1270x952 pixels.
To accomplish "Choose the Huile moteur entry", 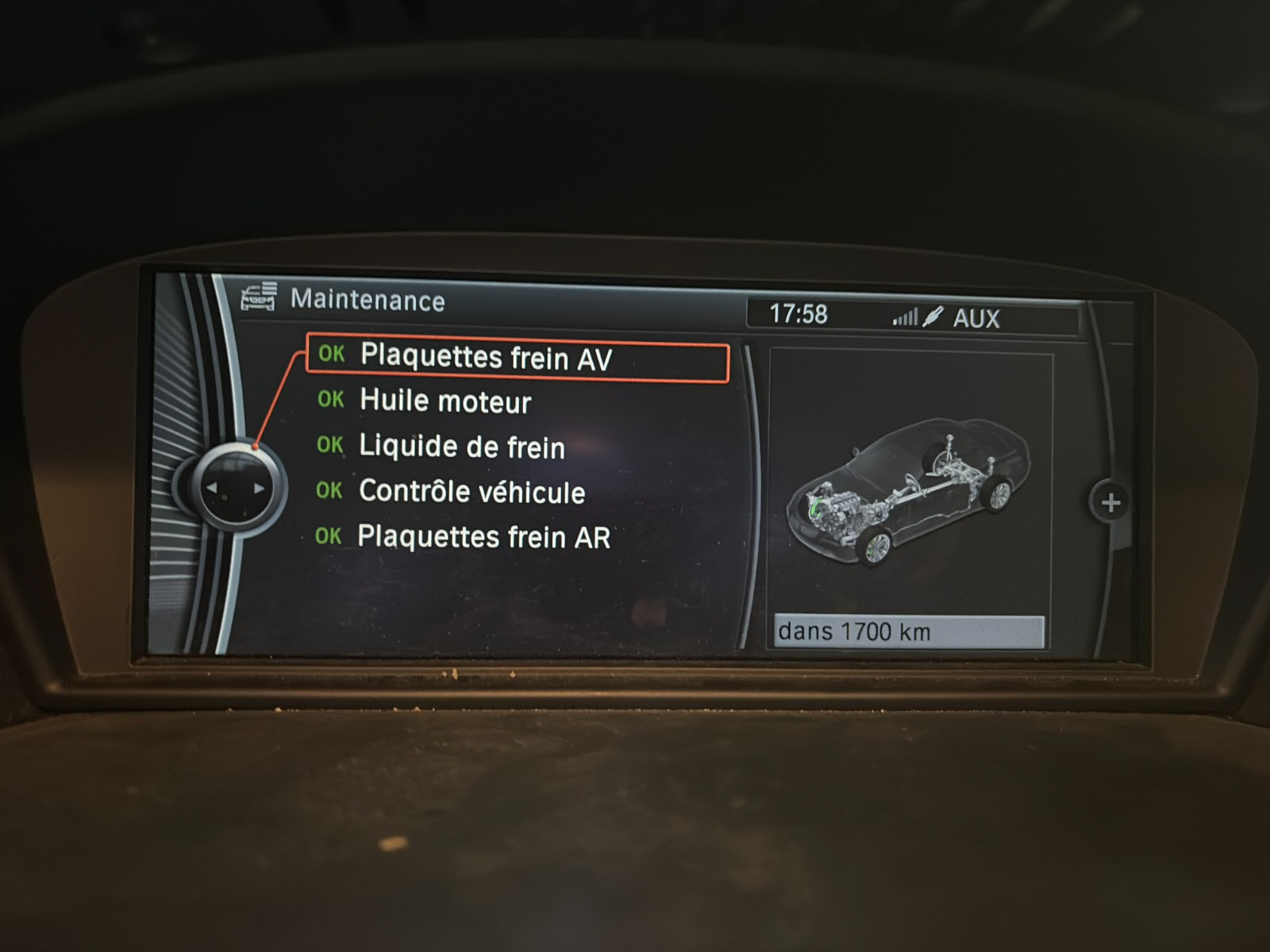I will (x=444, y=401).
